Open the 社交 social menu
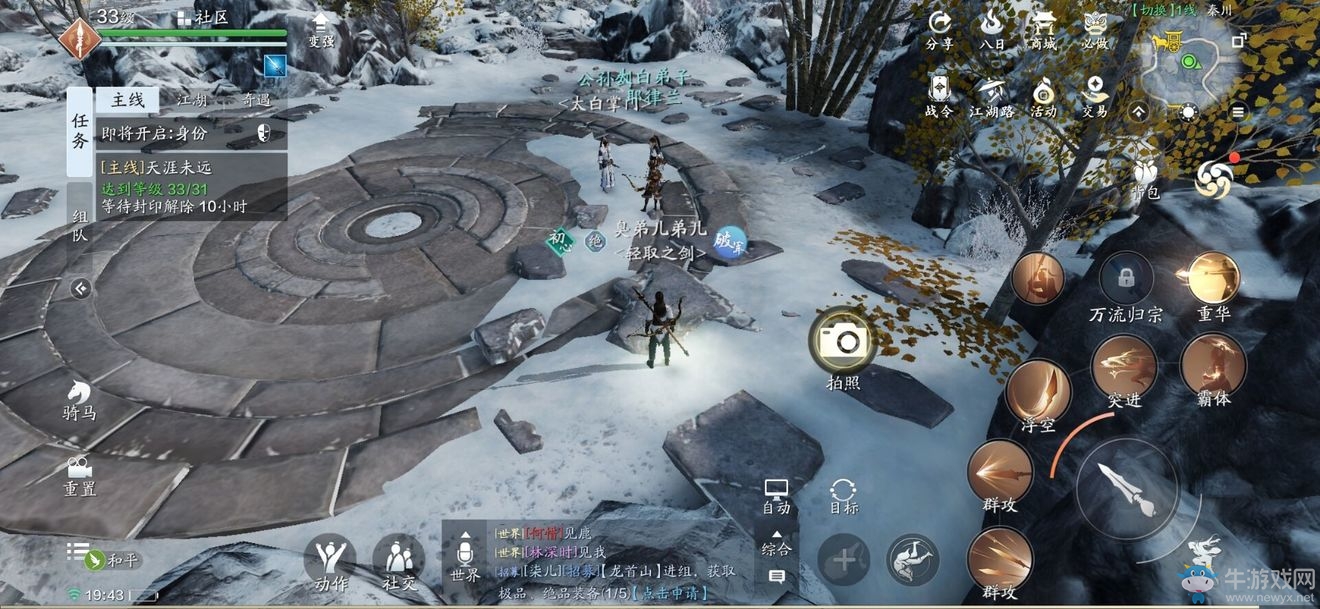Image resolution: width=1320 pixels, height=609 pixels. point(398,562)
